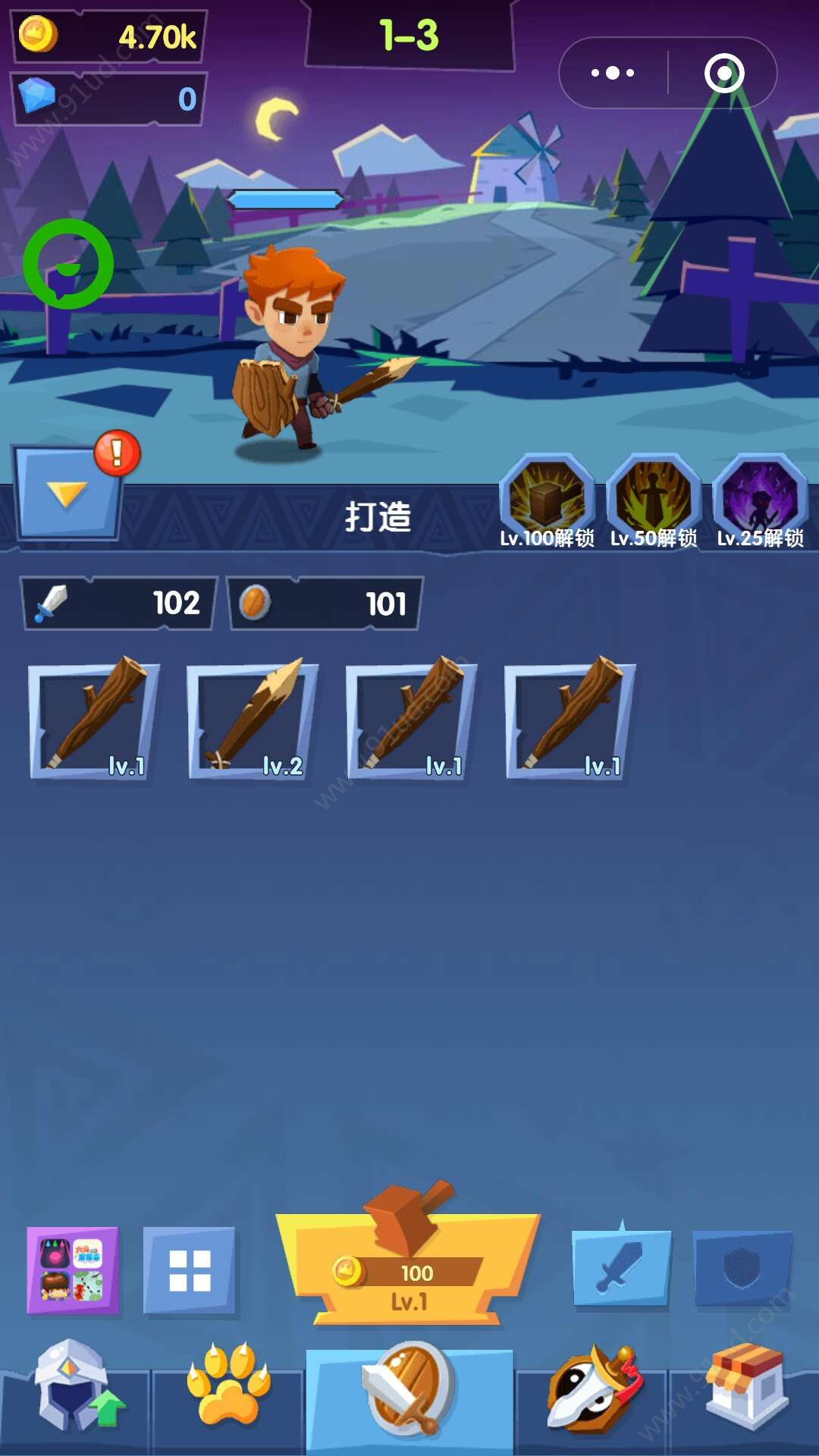
Task: Open the yellow dropdown arrow panel
Action: point(67,494)
